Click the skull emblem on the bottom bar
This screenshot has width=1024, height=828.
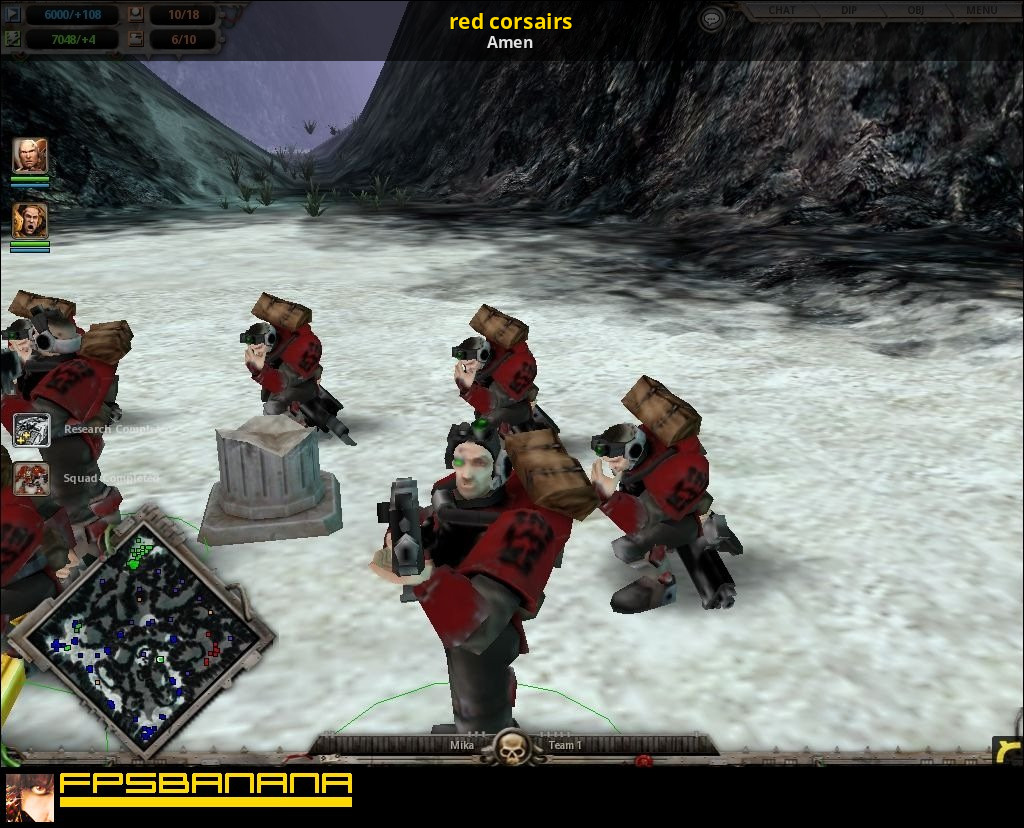pos(512,747)
